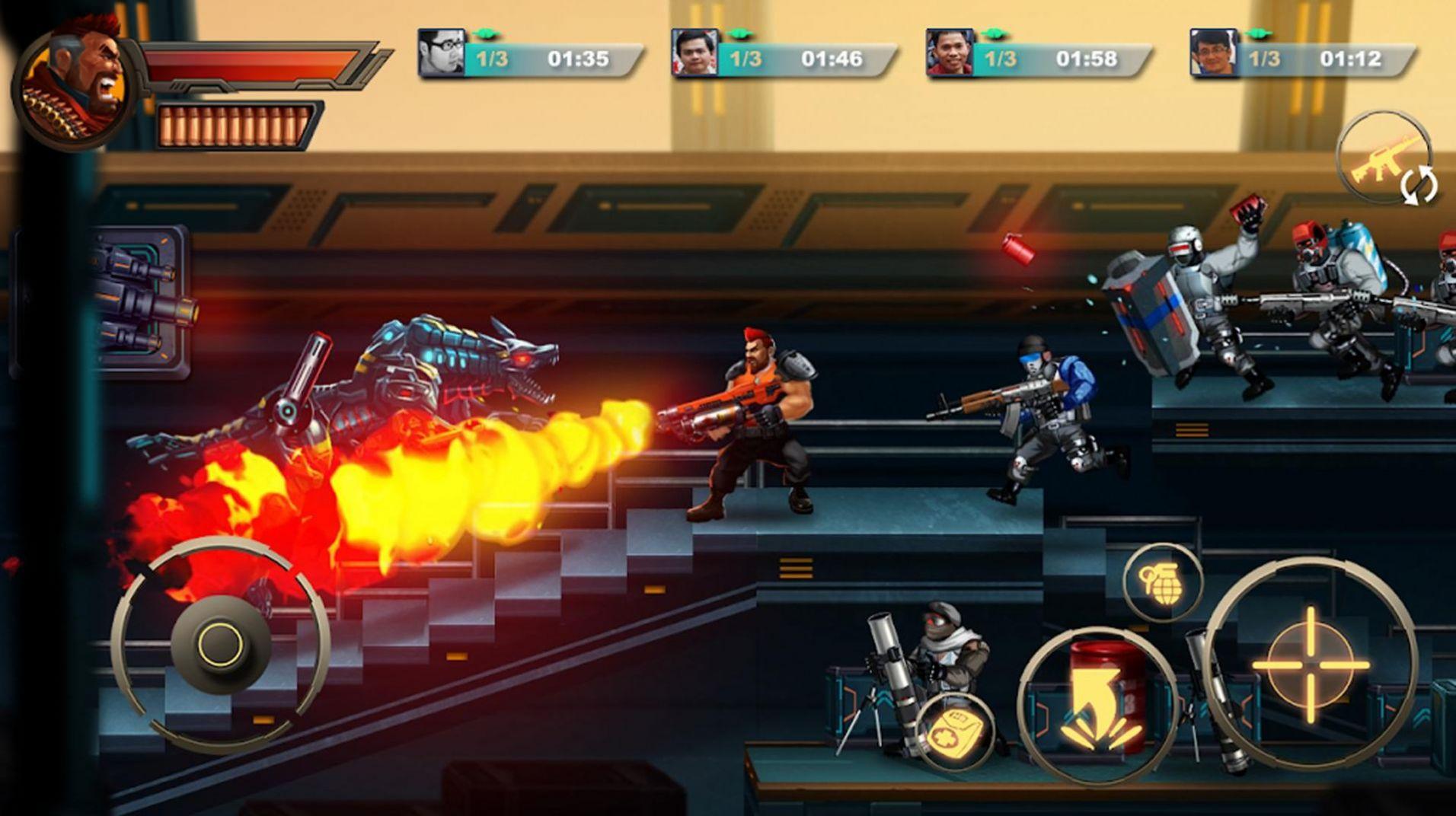Choose the player portrait with 01:12 timer
This screenshot has height=816, width=1456.
[1213, 53]
